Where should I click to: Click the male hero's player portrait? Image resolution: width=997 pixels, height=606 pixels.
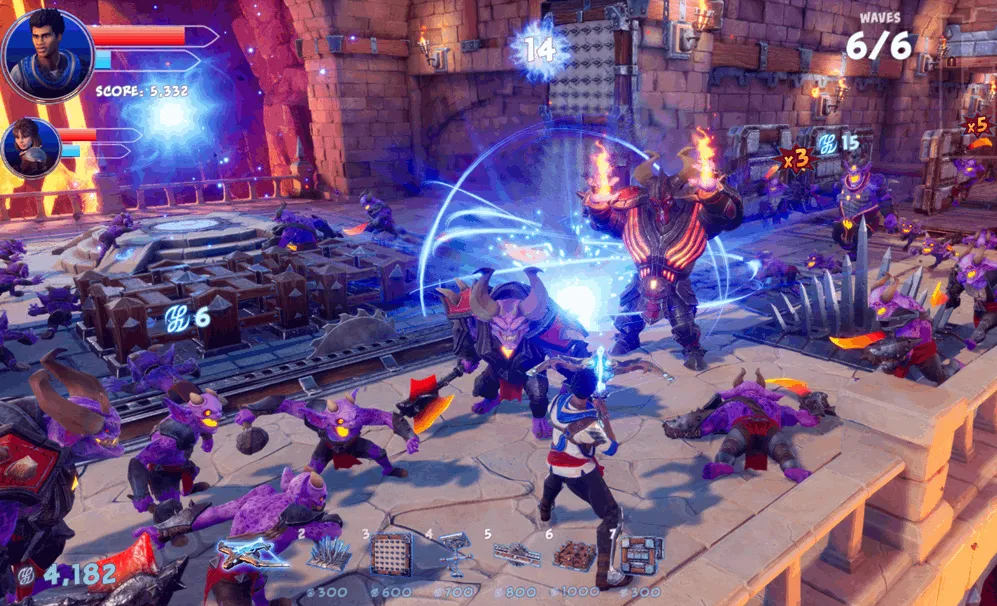coord(47,54)
